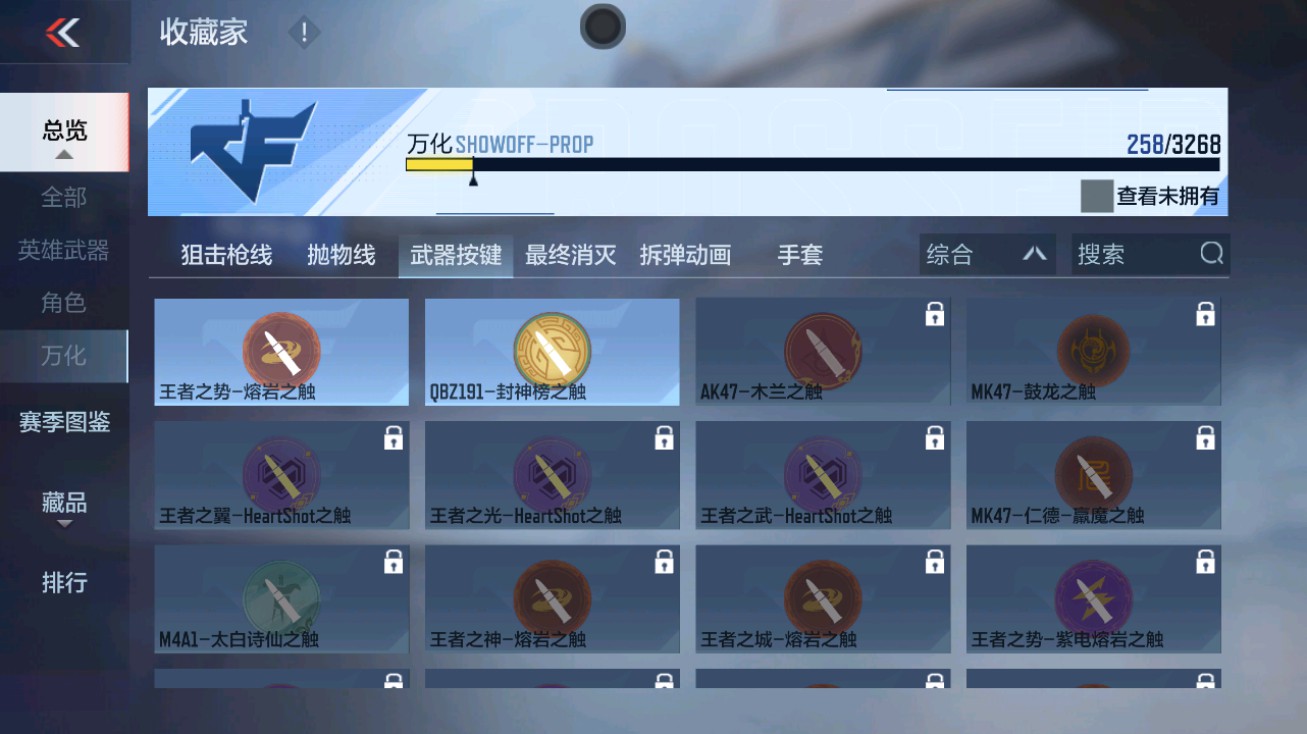Enable the 查看未拥有 checkbox
Viewport: 1307px width, 734px height.
point(1097,196)
